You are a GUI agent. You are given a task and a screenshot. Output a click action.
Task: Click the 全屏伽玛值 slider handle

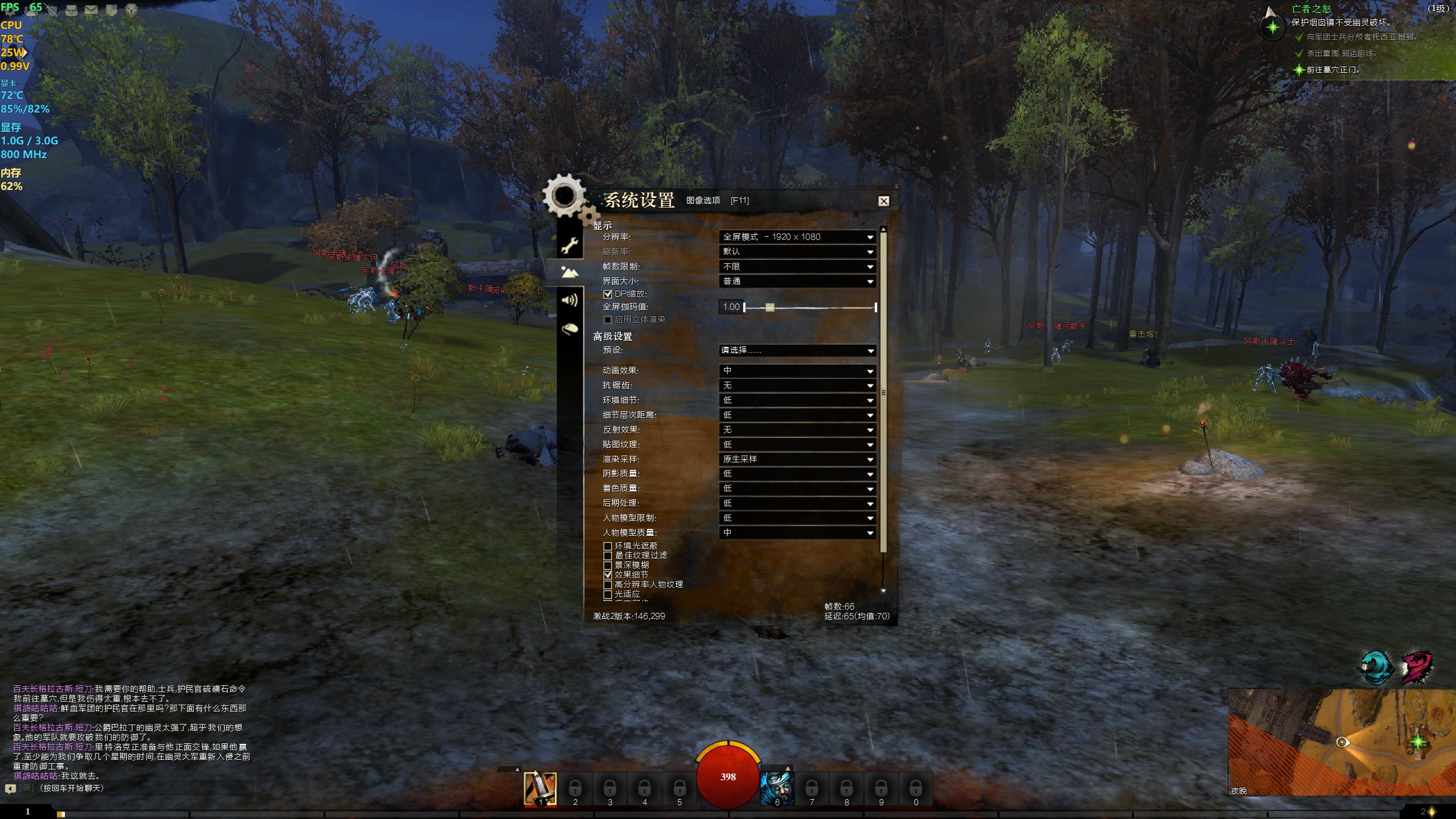(x=770, y=307)
